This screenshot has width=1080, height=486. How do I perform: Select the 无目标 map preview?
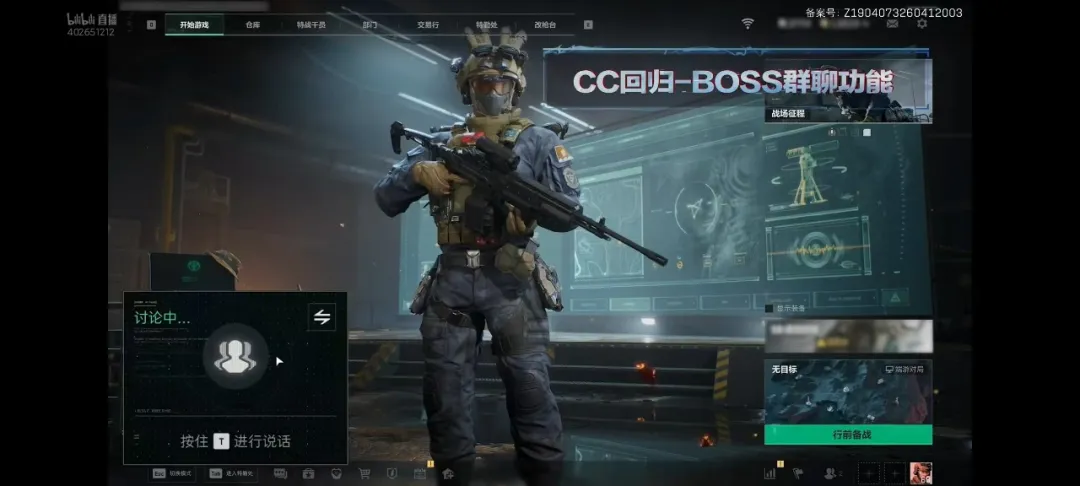(x=848, y=392)
